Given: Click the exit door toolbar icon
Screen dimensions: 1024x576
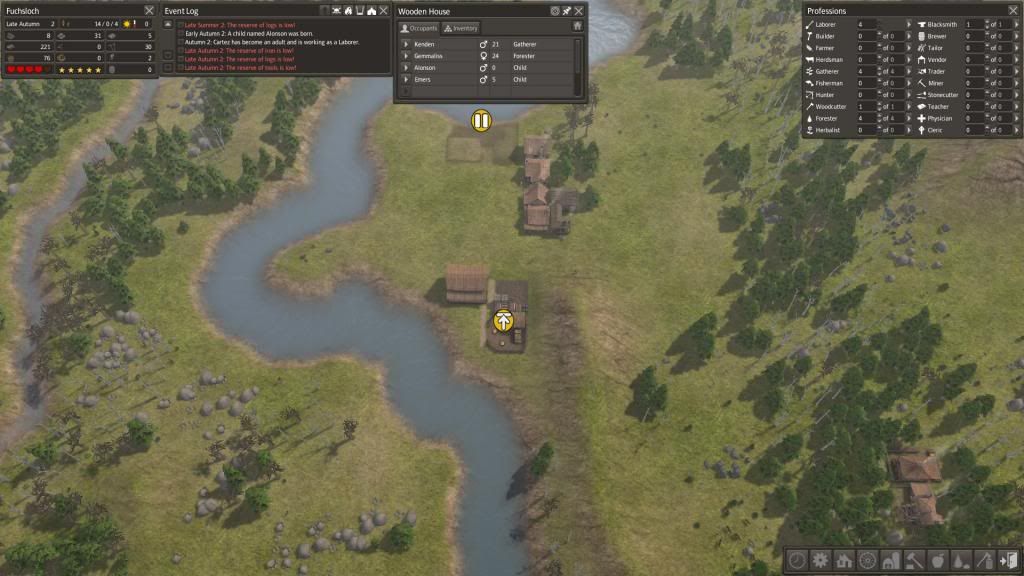Looking at the screenshot, I should coord(1008,561).
